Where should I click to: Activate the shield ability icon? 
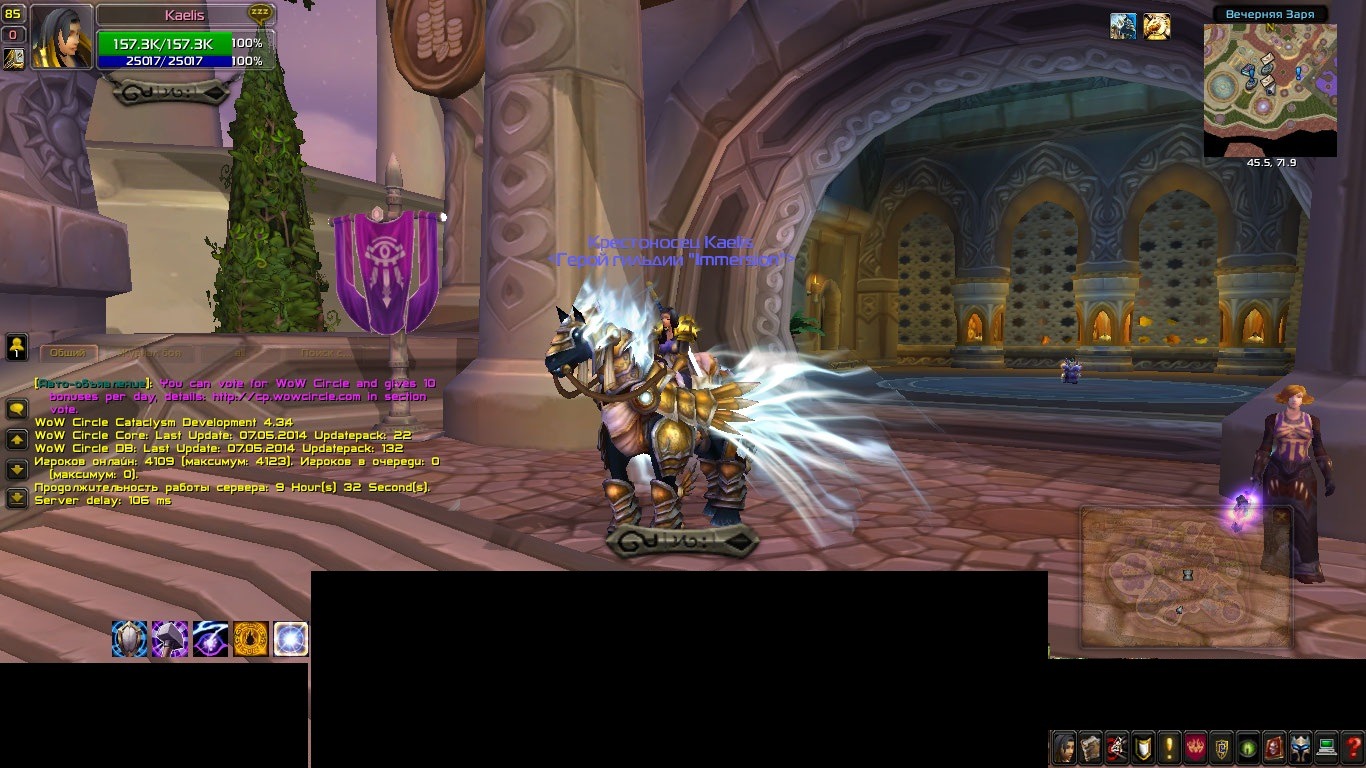coord(130,639)
